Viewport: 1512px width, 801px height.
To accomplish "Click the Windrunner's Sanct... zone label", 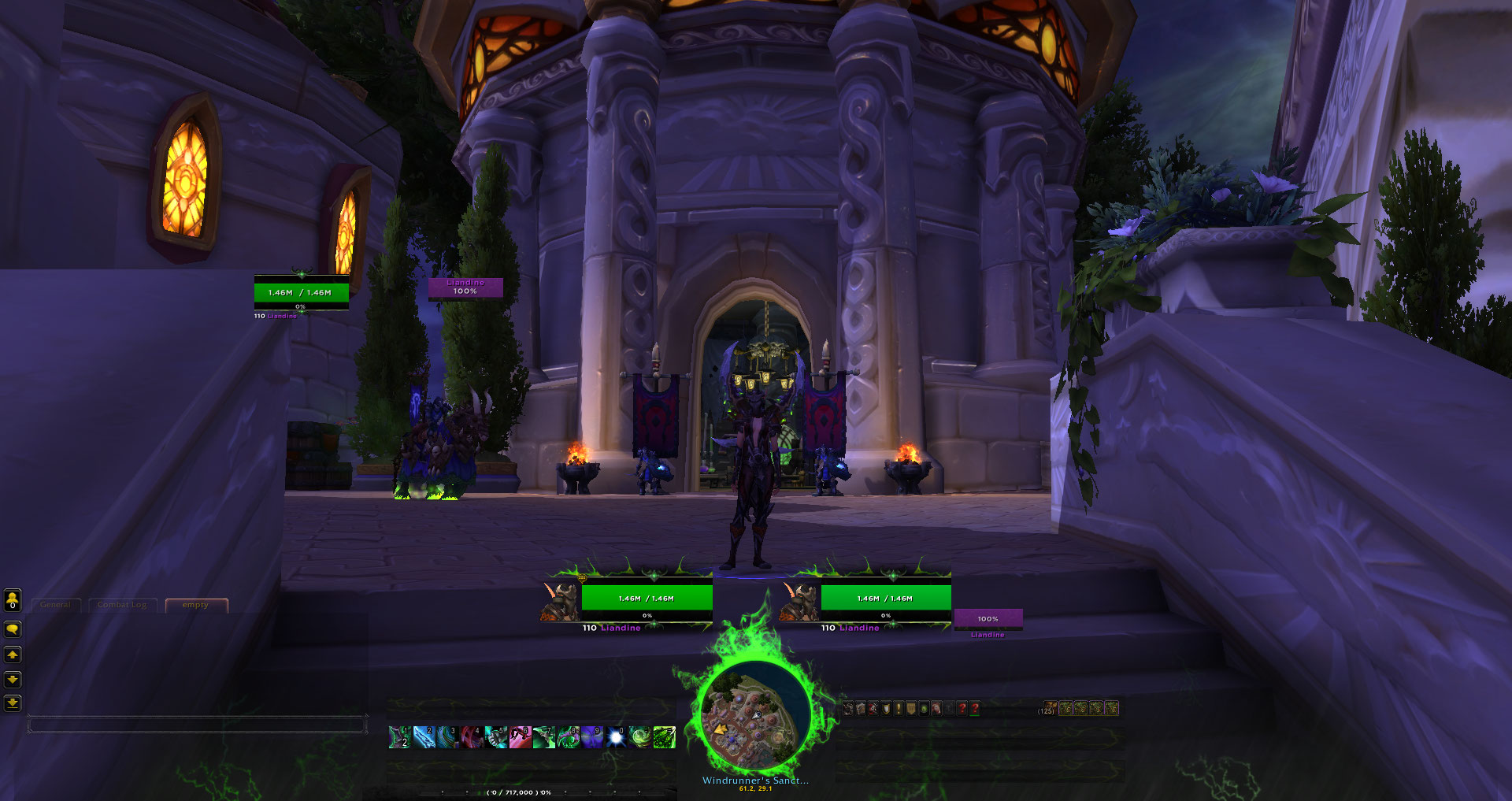I will [756, 781].
